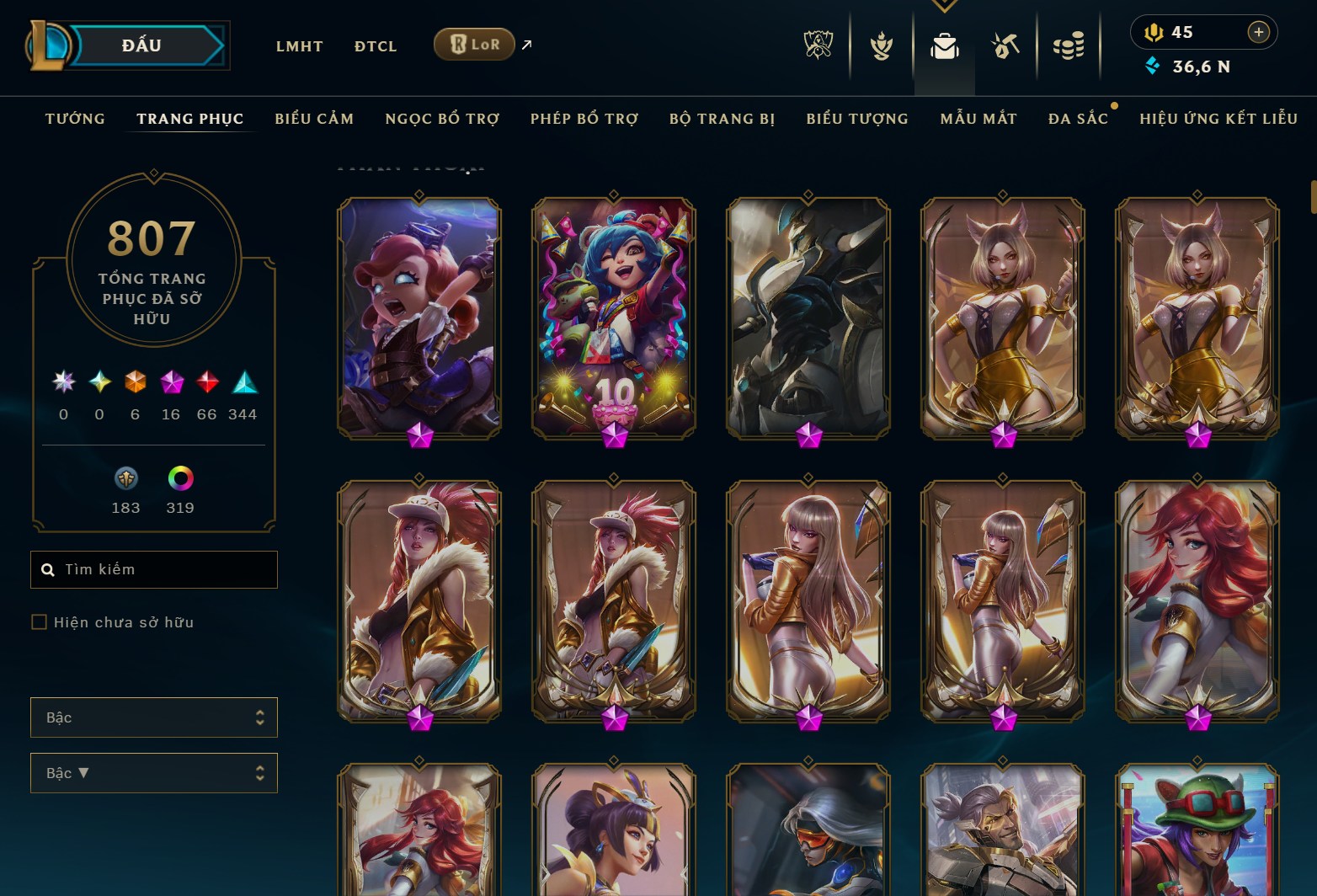Click the League of Legends logo
1317x896 pixels.
click(x=48, y=46)
